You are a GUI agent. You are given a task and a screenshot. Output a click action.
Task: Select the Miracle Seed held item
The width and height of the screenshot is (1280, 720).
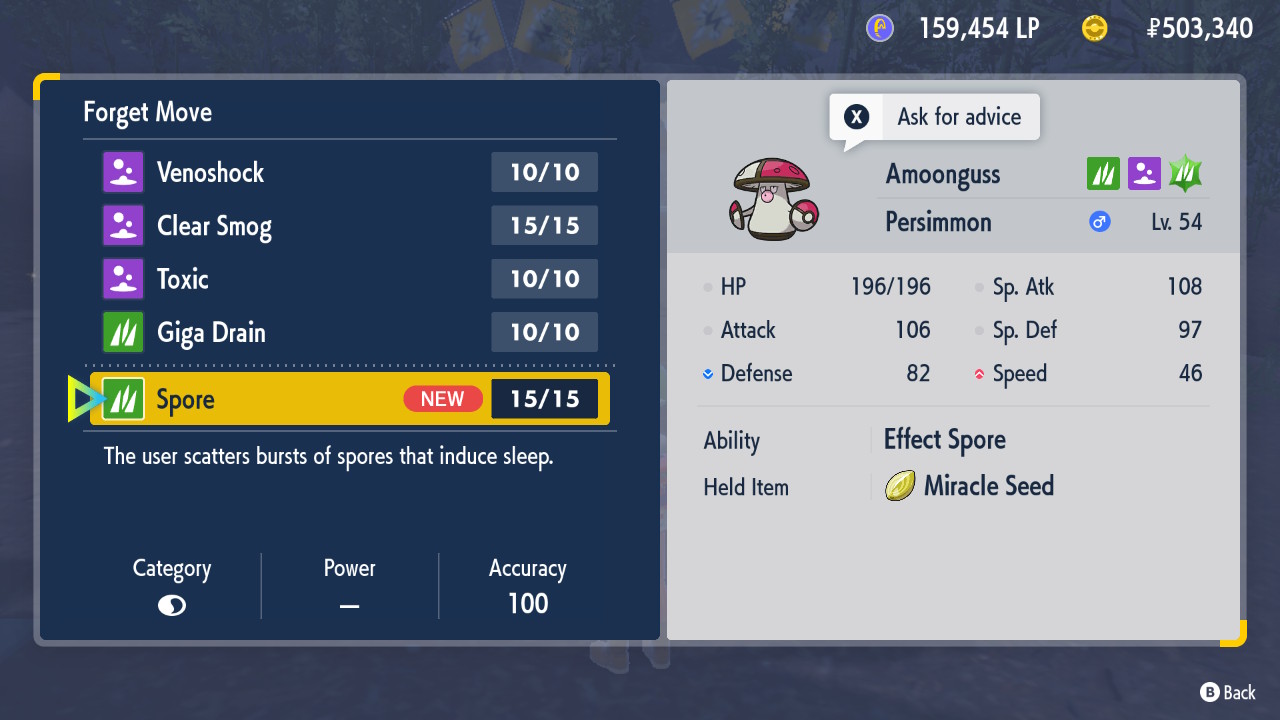[x=970, y=486]
